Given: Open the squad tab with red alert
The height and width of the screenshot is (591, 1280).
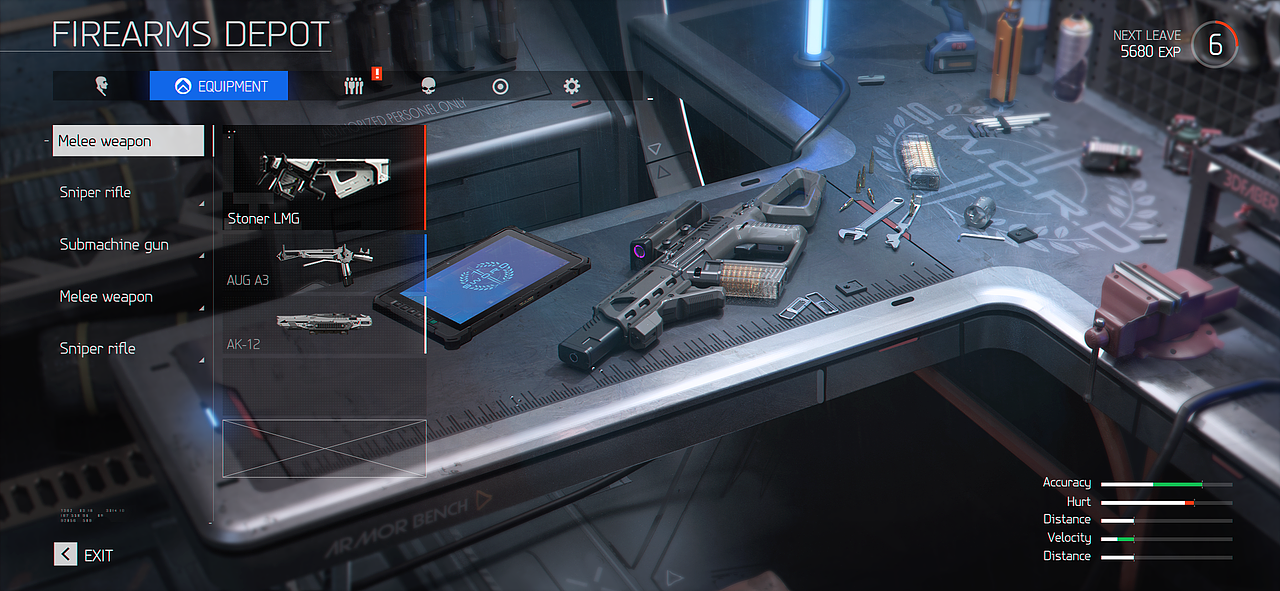Looking at the screenshot, I should click(353, 86).
